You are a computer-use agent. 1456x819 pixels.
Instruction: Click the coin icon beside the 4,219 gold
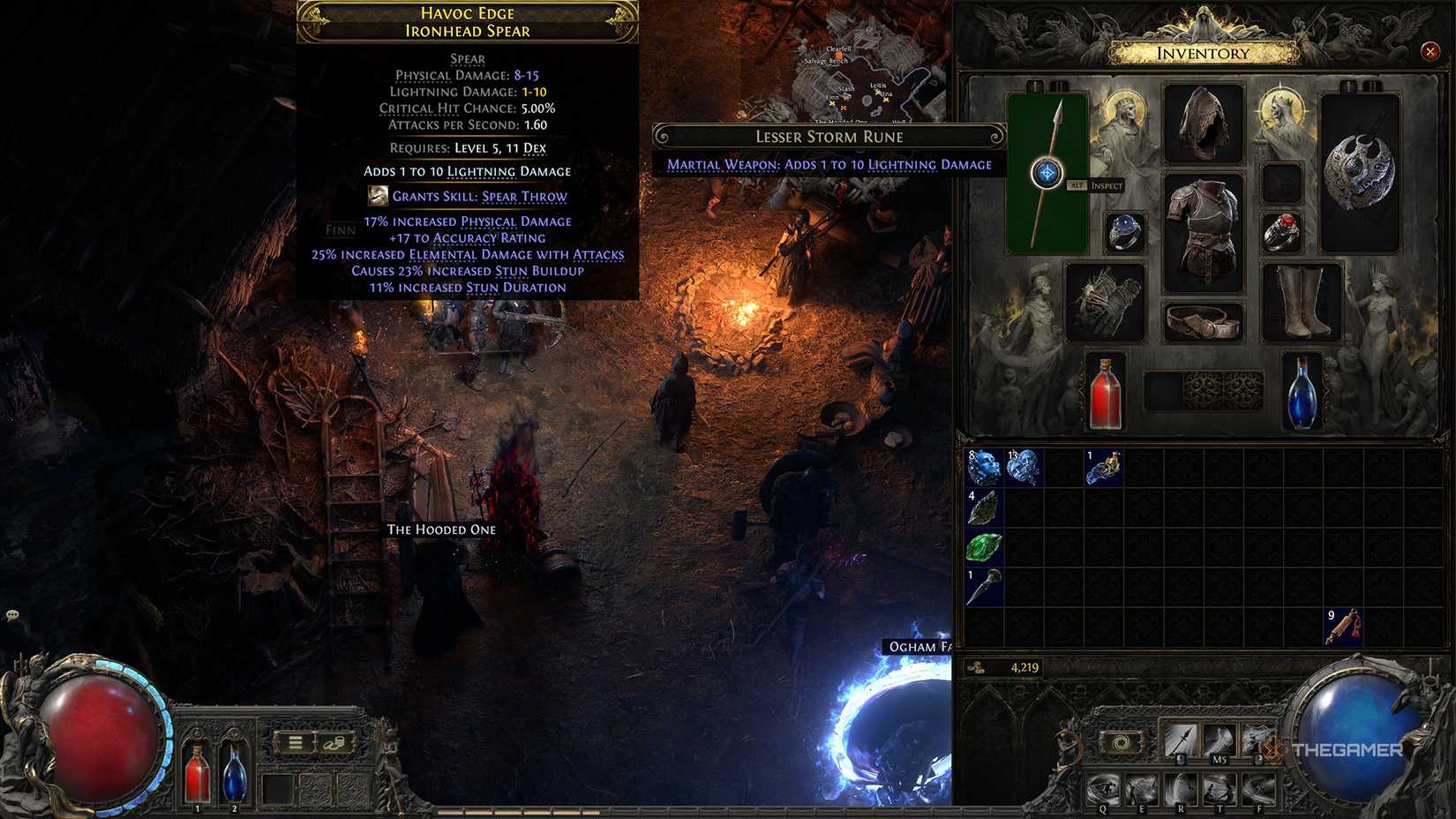pyautogui.click(x=977, y=669)
